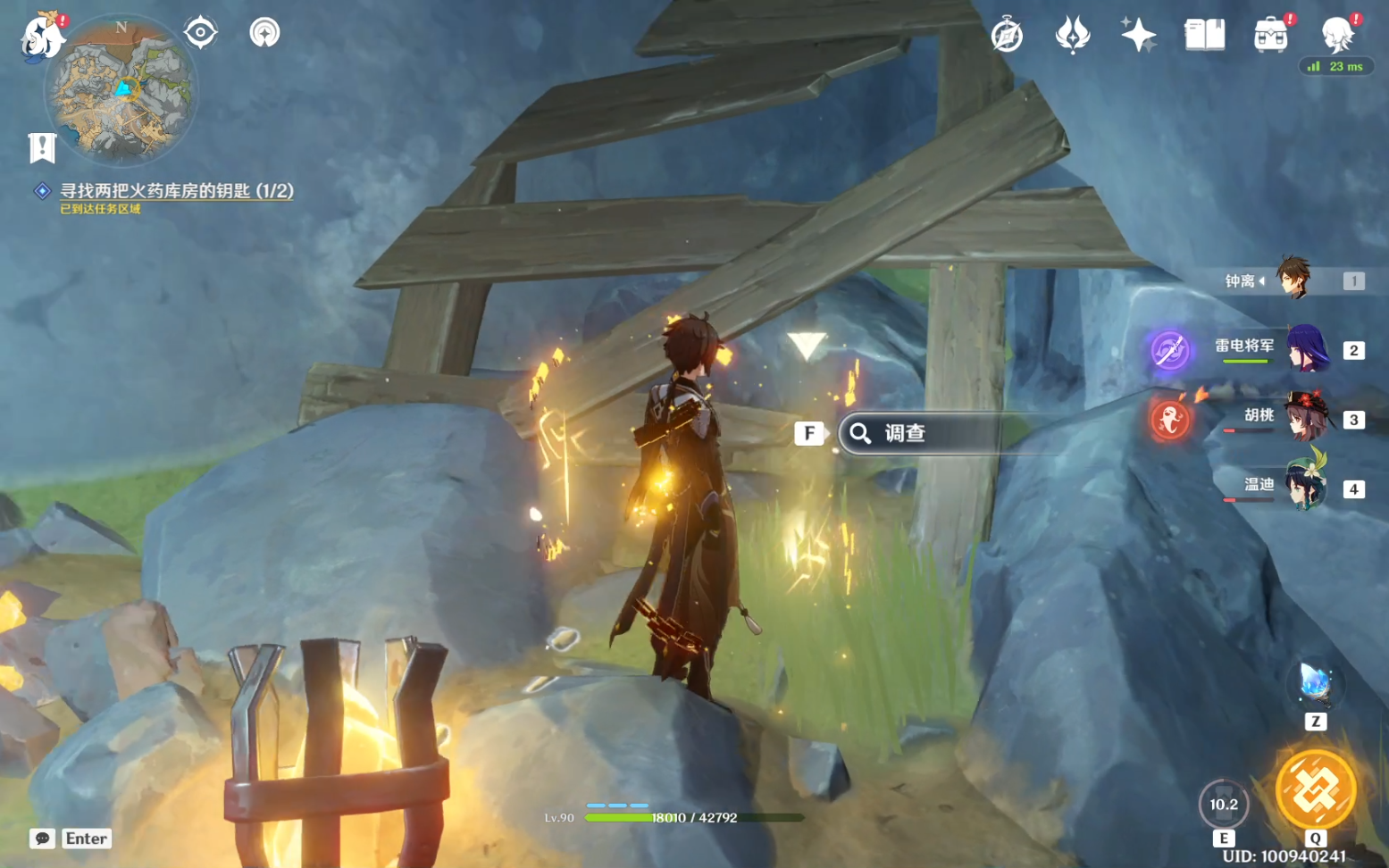Screen dimensions: 1389x868
Task: Select the key search quest tracker
Action: coord(176,191)
